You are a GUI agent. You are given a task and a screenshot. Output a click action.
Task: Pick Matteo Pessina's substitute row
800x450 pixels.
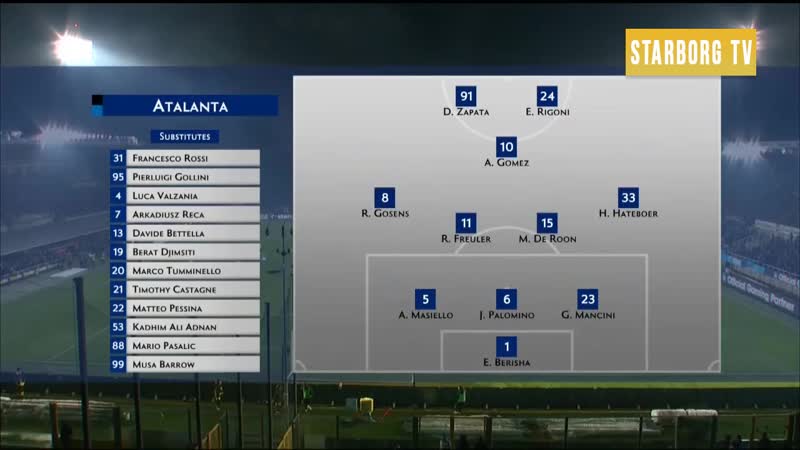pyautogui.click(x=185, y=308)
